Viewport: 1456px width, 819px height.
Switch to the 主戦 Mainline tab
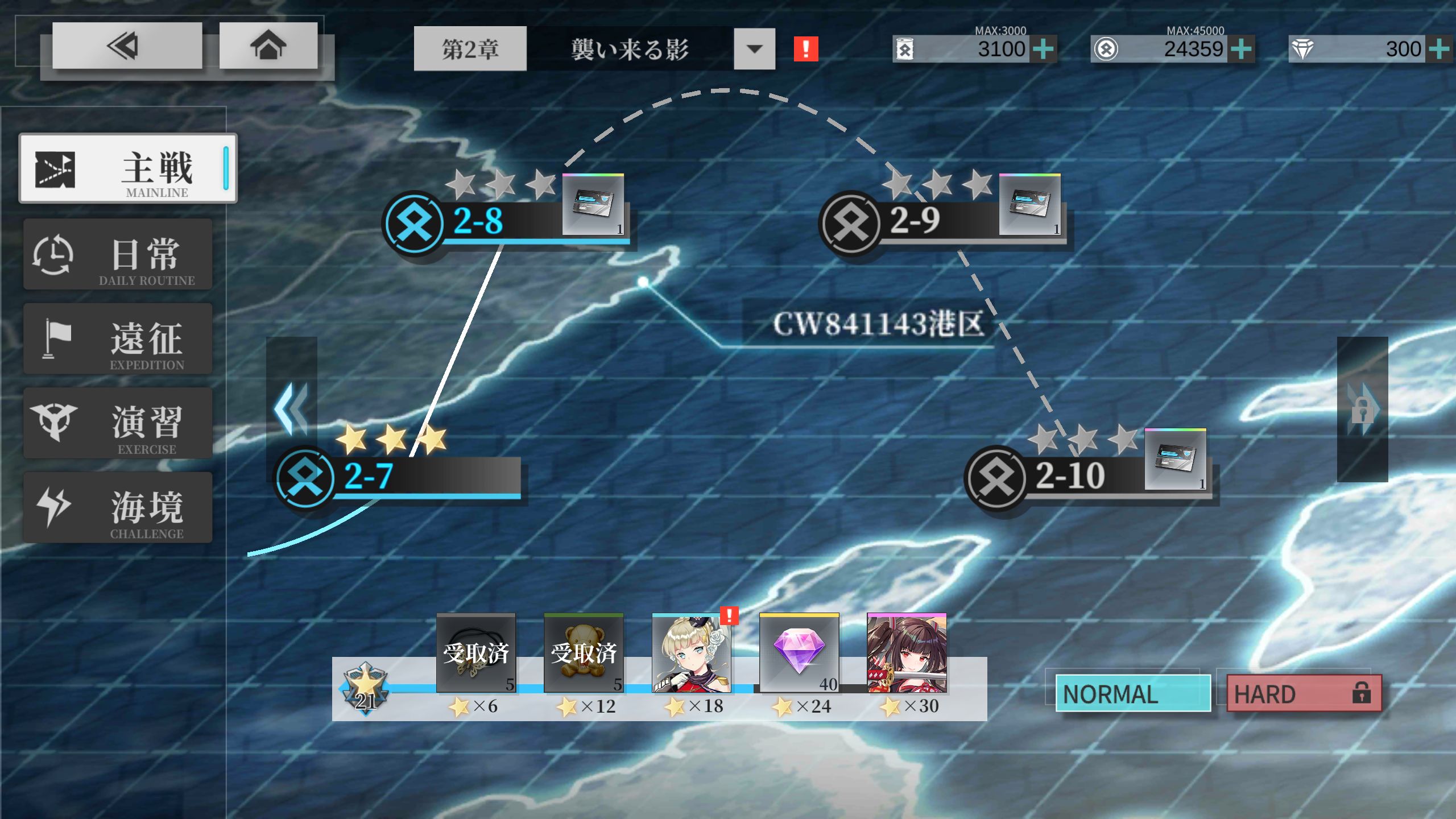tap(128, 168)
